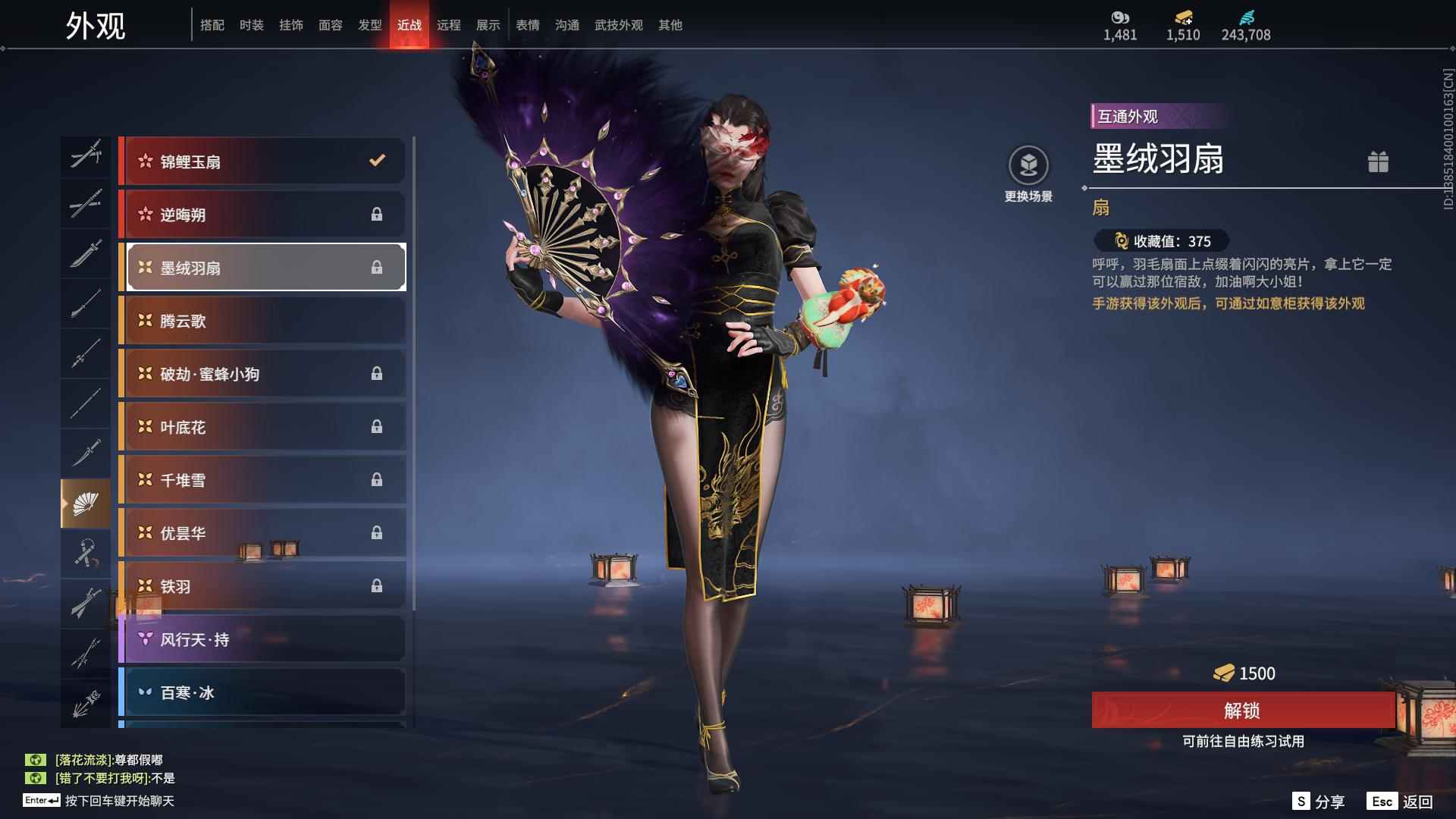Go to the 发型 tab
The height and width of the screenshot is (819, 1456).
369,25
